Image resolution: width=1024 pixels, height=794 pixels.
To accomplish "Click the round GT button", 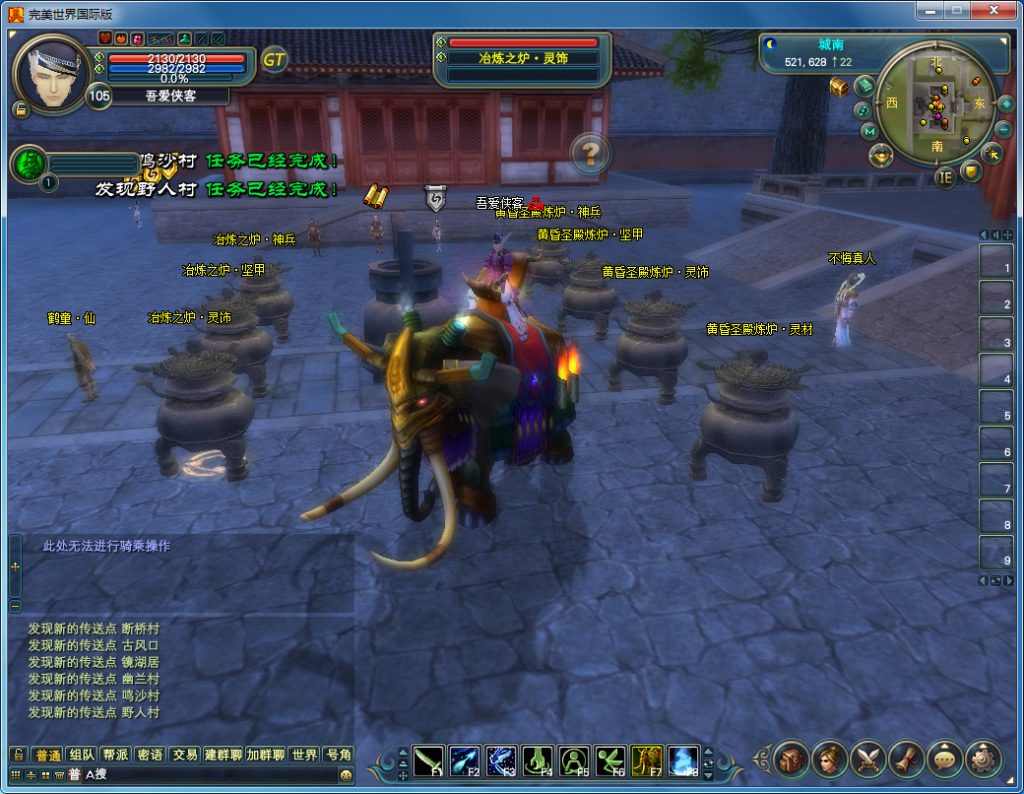I will coord(274,60).
